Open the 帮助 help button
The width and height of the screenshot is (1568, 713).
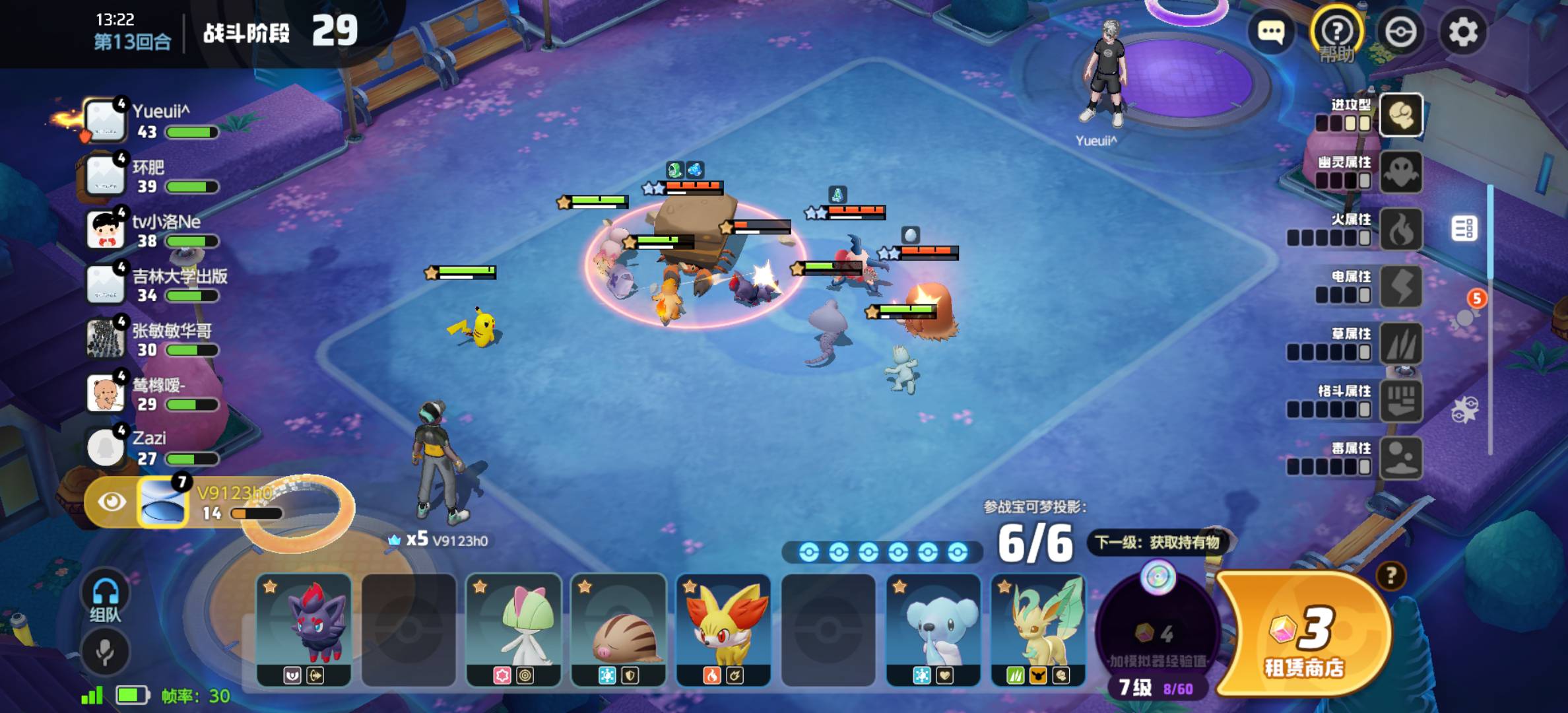tap(1337, 32)
